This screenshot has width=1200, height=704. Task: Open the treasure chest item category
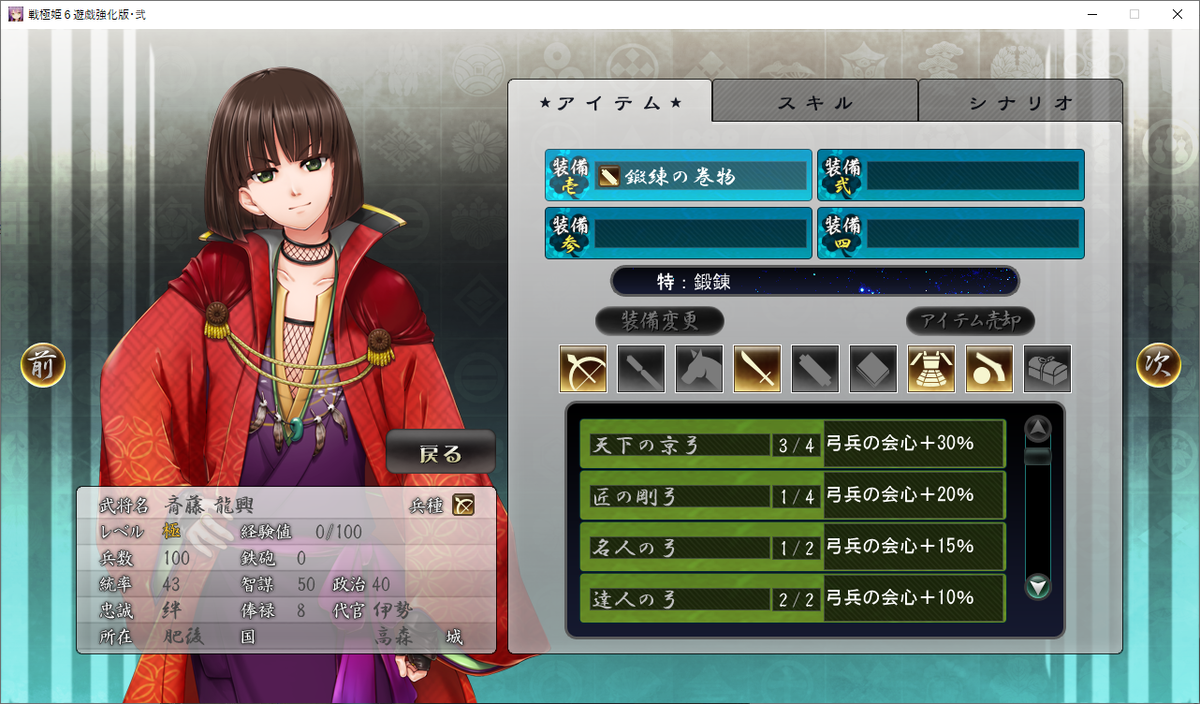(1047, 369)
